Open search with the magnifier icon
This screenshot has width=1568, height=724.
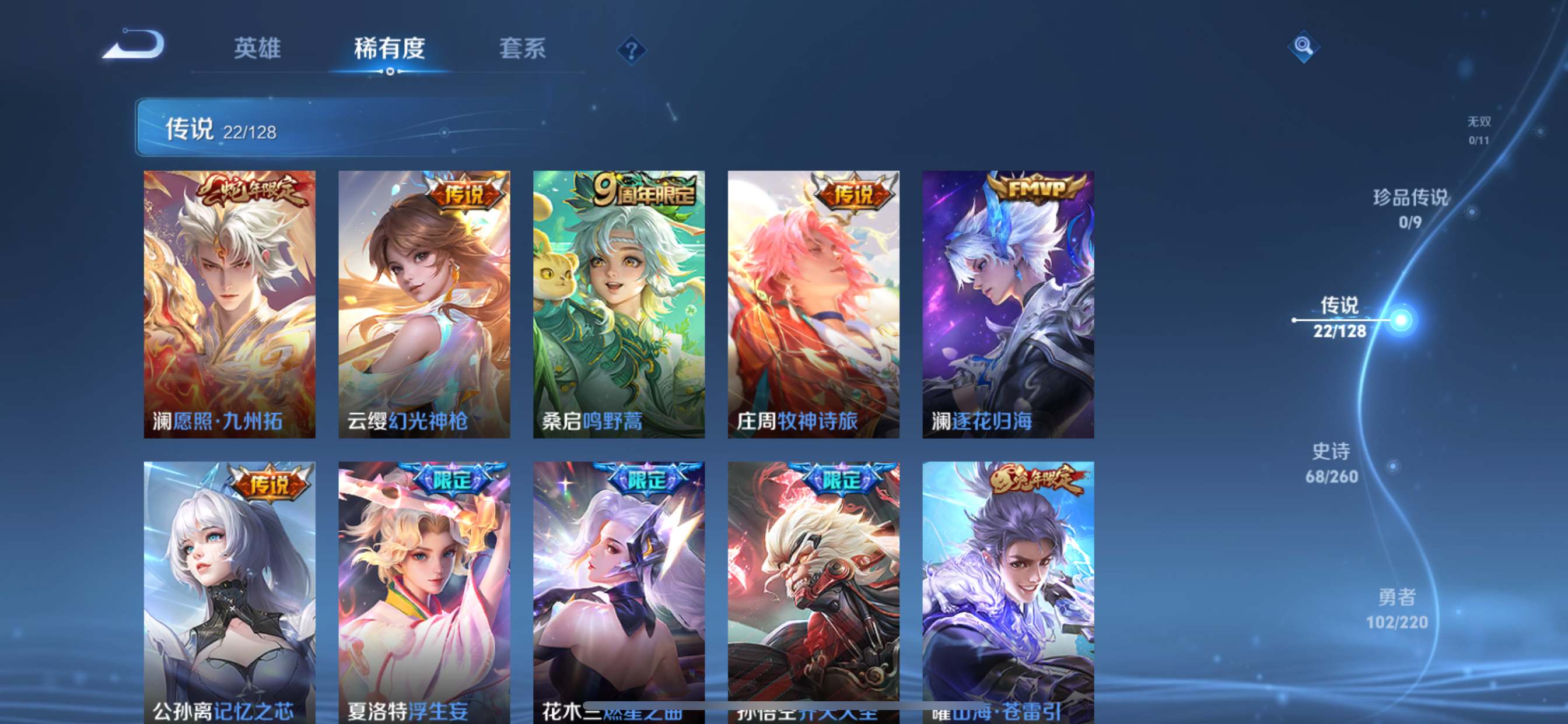pyautogui.click(x=1303, y=47)
